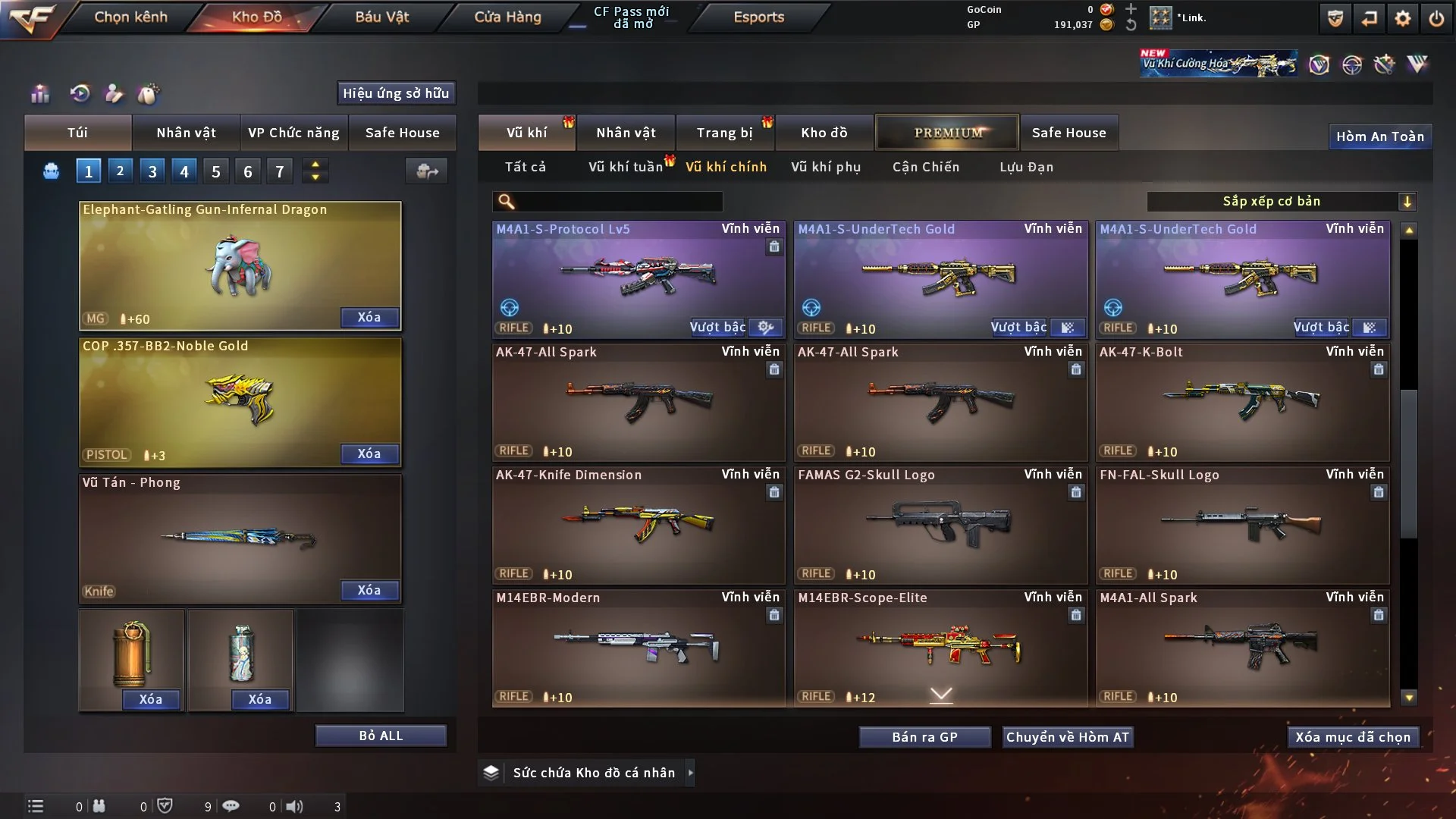1456x819 pixels.
Task: Choose bag preset number 3
Action: tap(152, 171)
